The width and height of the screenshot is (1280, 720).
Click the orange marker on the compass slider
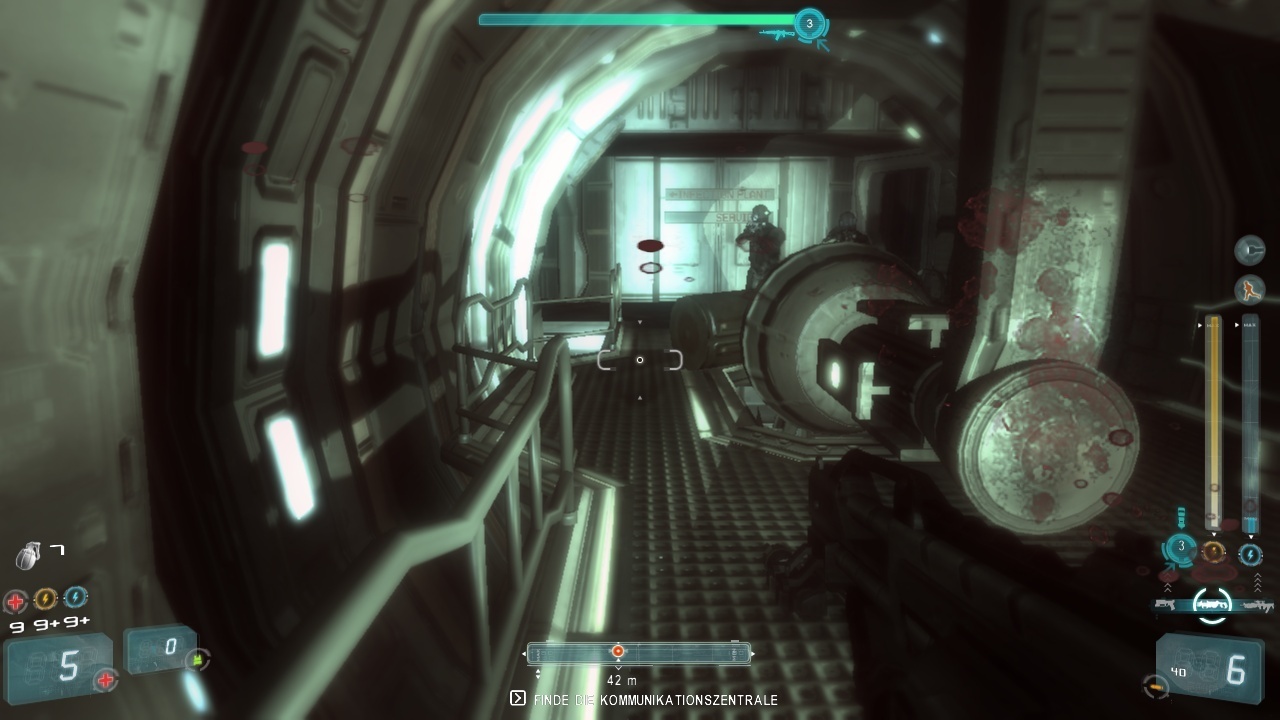pyautogui.click(x=618, y=651)
